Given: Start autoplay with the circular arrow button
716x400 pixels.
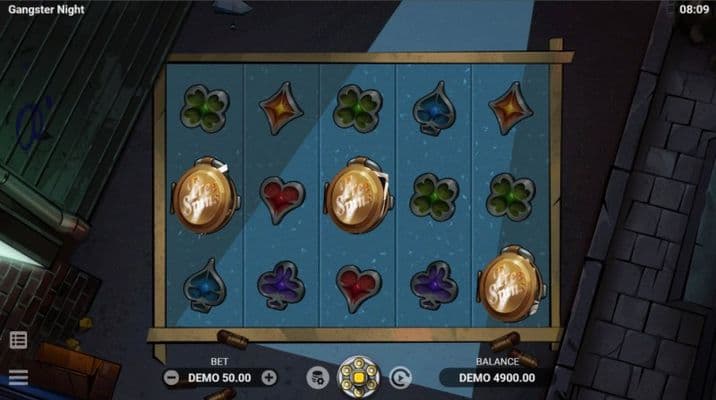Looking at the screenshot, I should click(399, 377).
